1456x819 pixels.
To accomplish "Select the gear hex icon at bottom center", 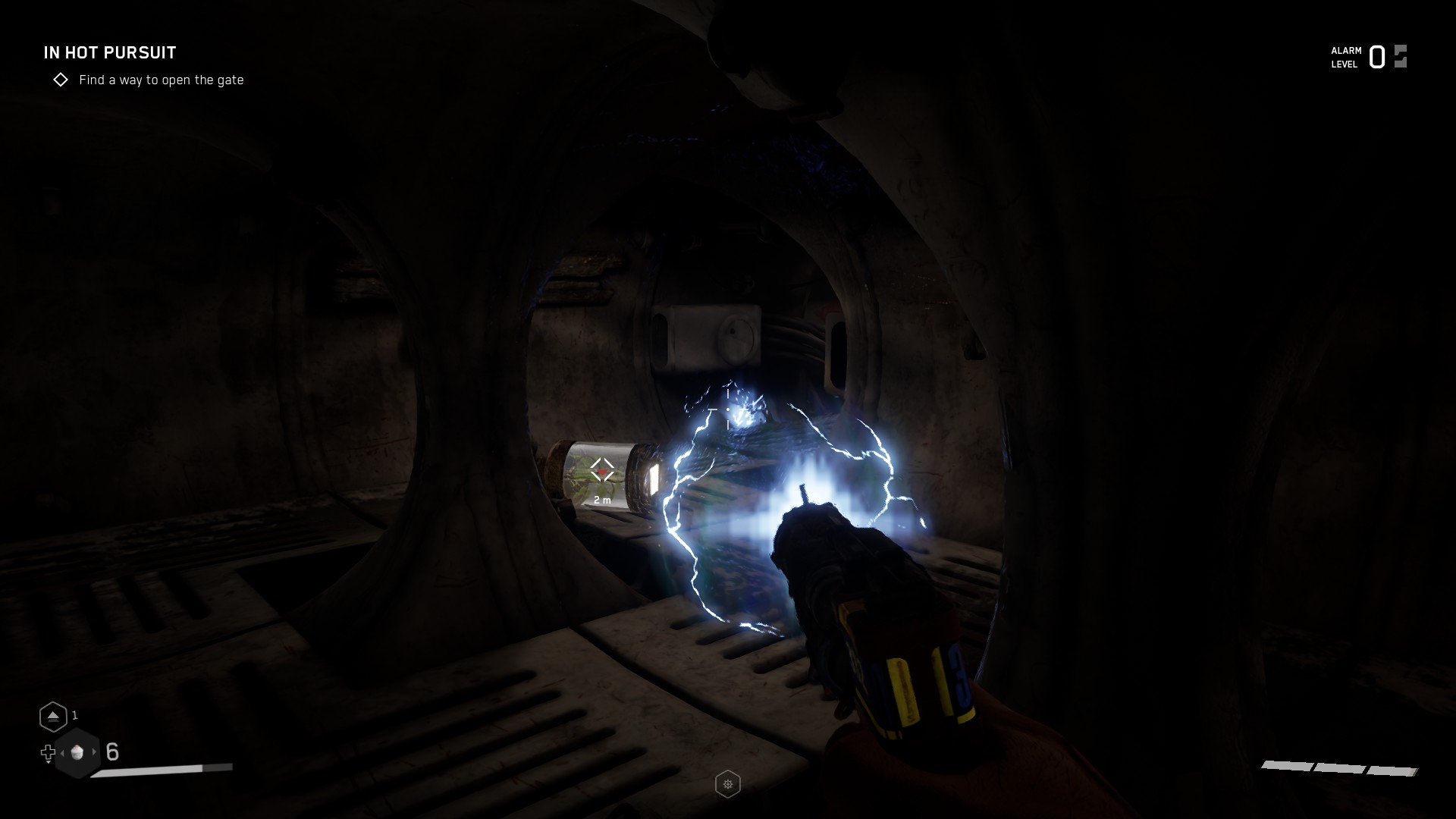I will (x=728, y=785).
